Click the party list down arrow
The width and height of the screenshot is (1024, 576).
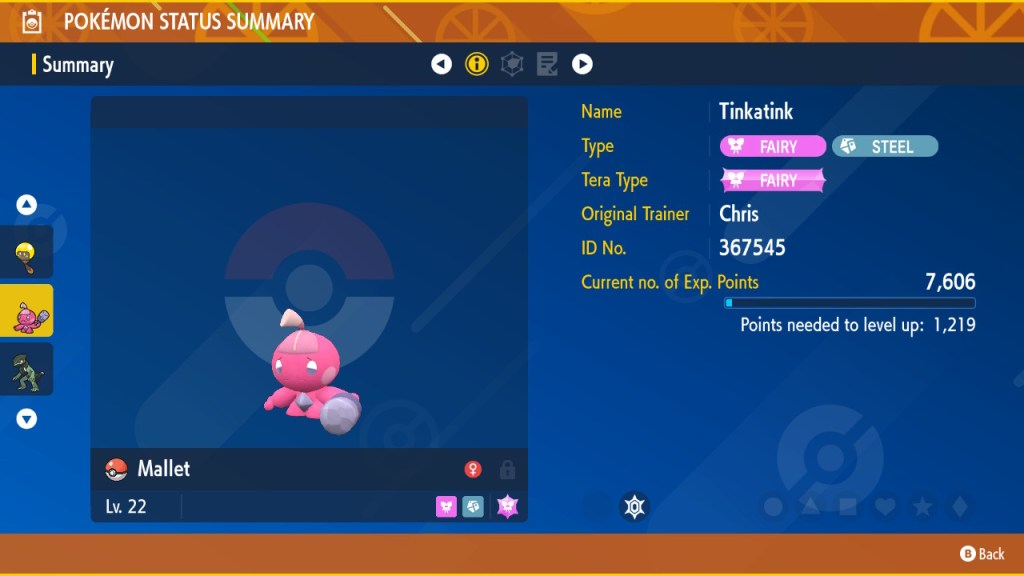[27, 419]
